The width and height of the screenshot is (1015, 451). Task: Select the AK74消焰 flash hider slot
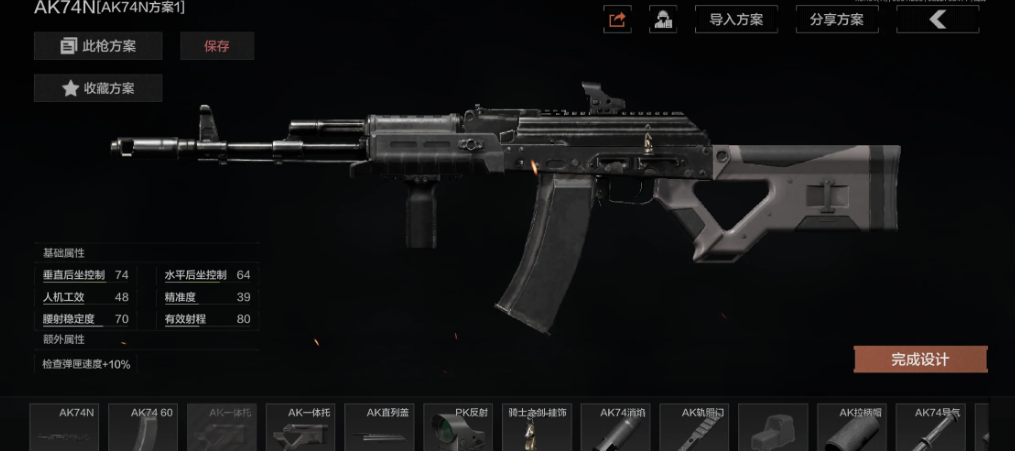(616, 427)
